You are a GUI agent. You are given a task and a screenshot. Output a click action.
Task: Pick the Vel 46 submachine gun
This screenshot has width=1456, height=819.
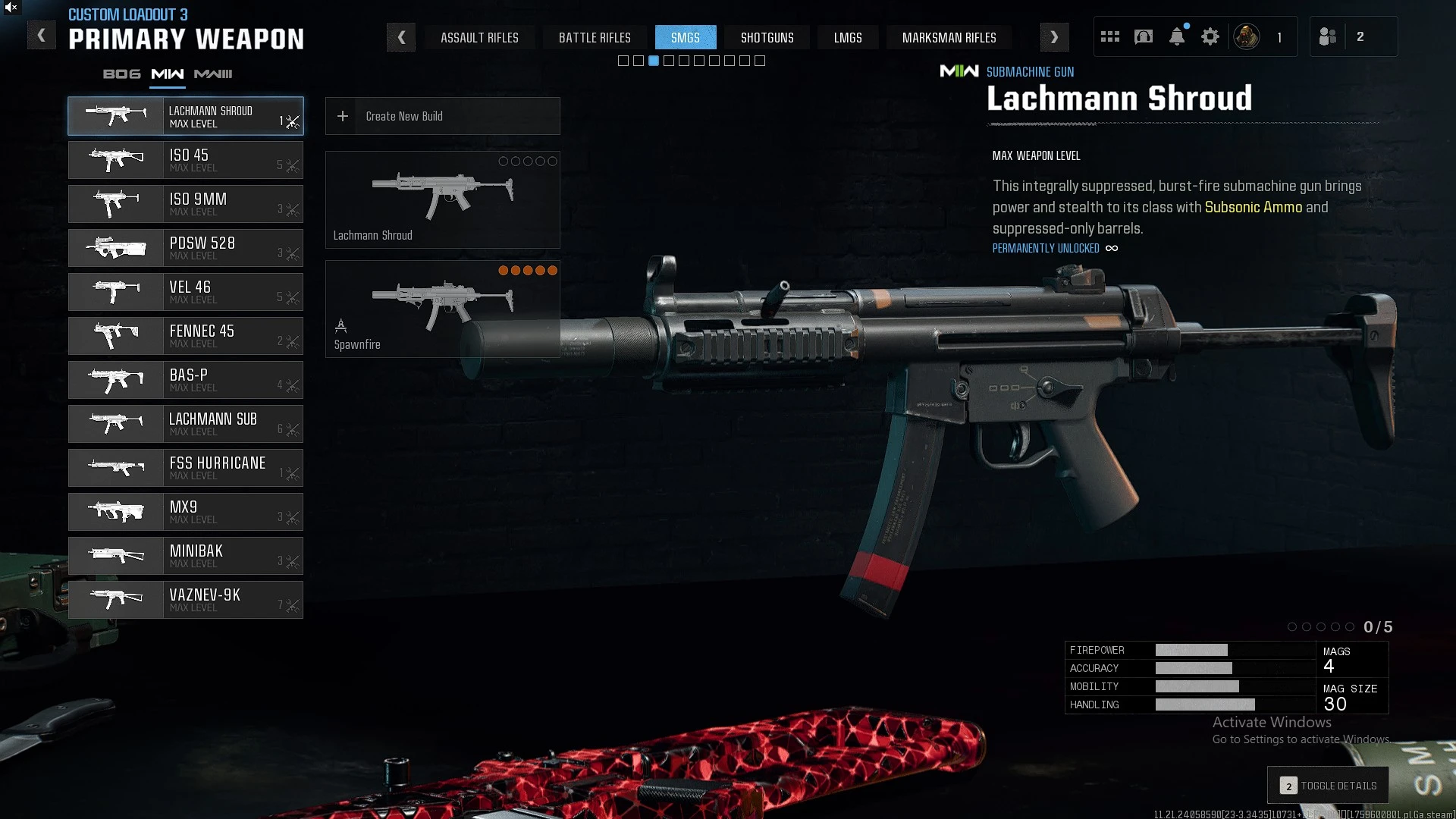coord(186,292)
